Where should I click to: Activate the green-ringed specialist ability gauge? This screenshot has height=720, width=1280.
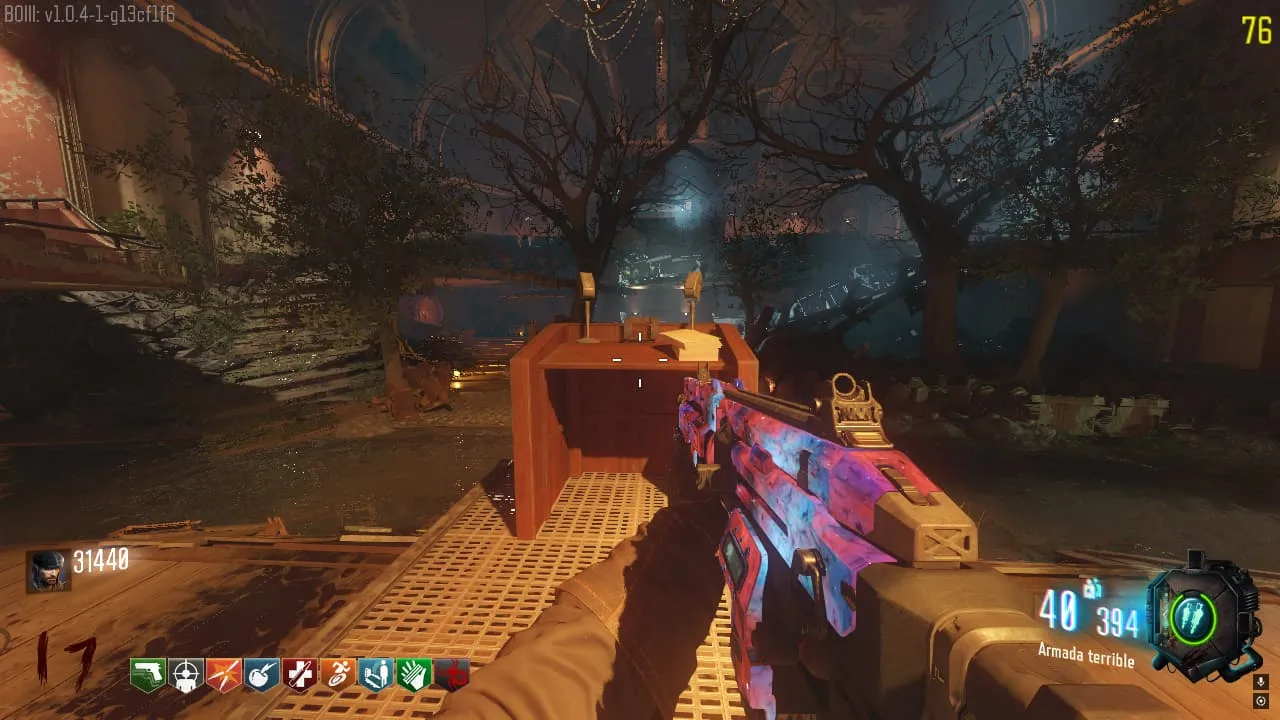click(x=1192, y=618)
